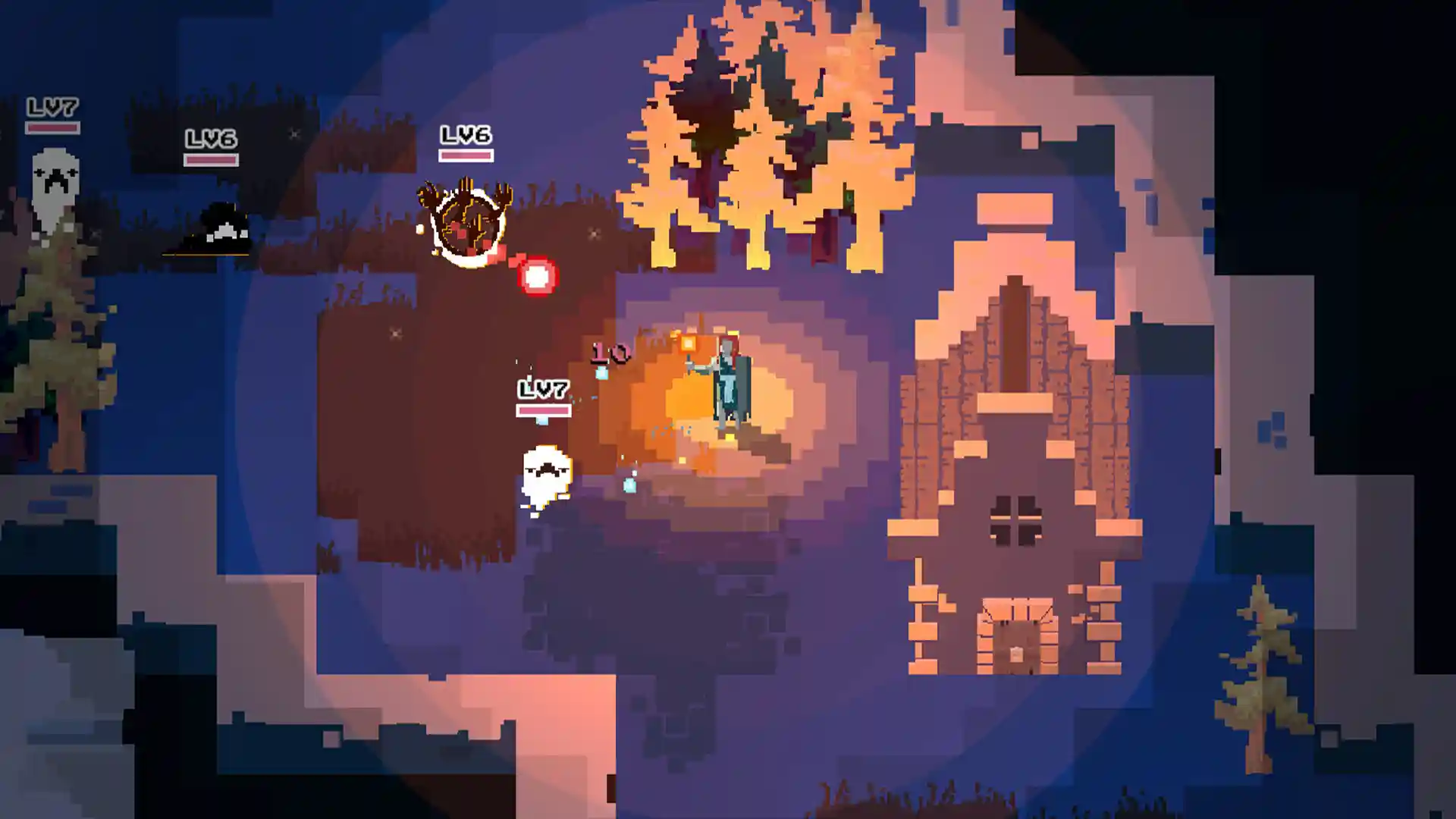Click the campfire glow beneath the player
The height and width of the screenshot is (819, 1456).
[698, 447]
